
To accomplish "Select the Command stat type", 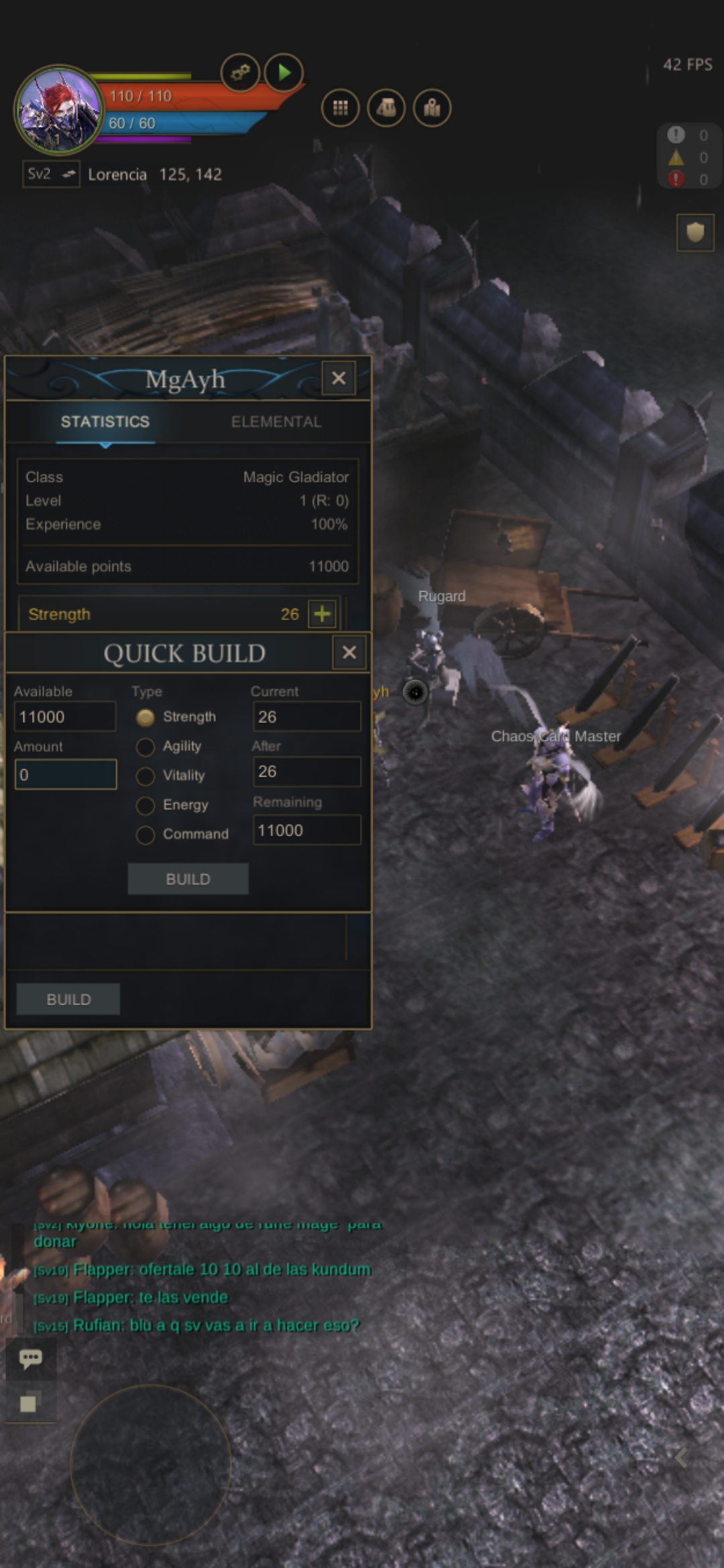I will 145,835.
